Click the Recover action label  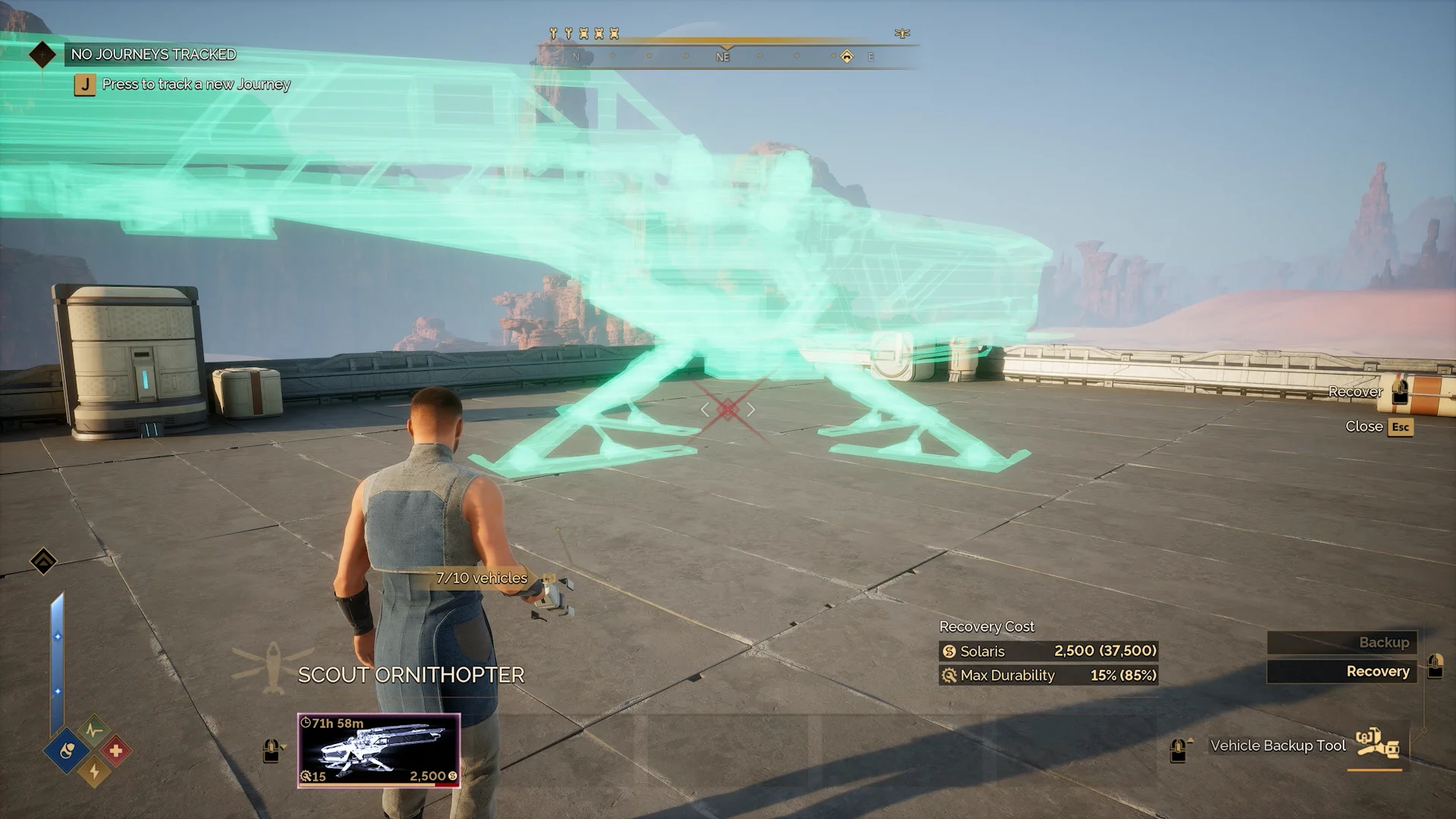pos(1355,392)
